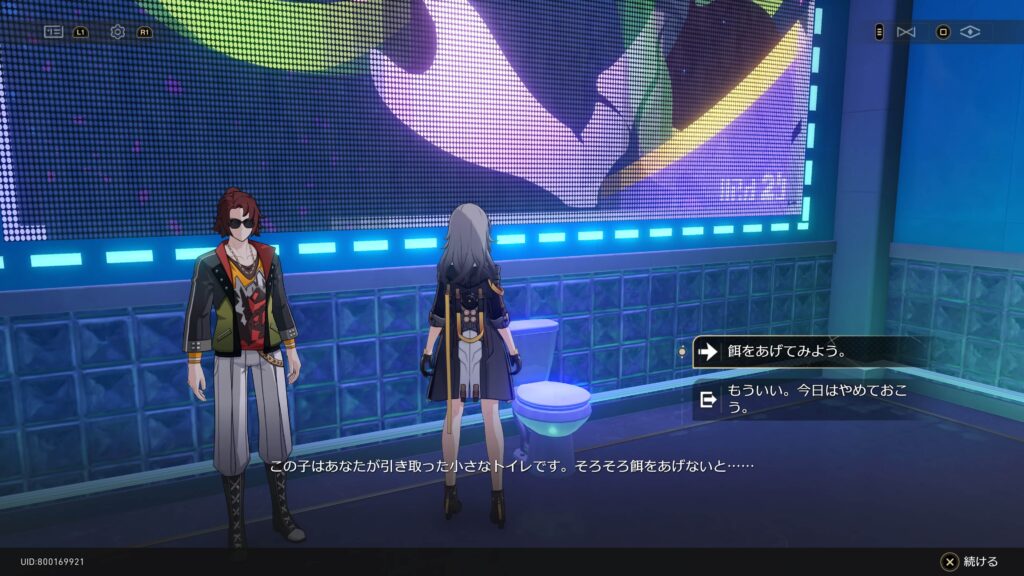Toggle the eye-shaped hide interface icon
The height and width of the screenshot is (576, 1024).
(969, 32)
